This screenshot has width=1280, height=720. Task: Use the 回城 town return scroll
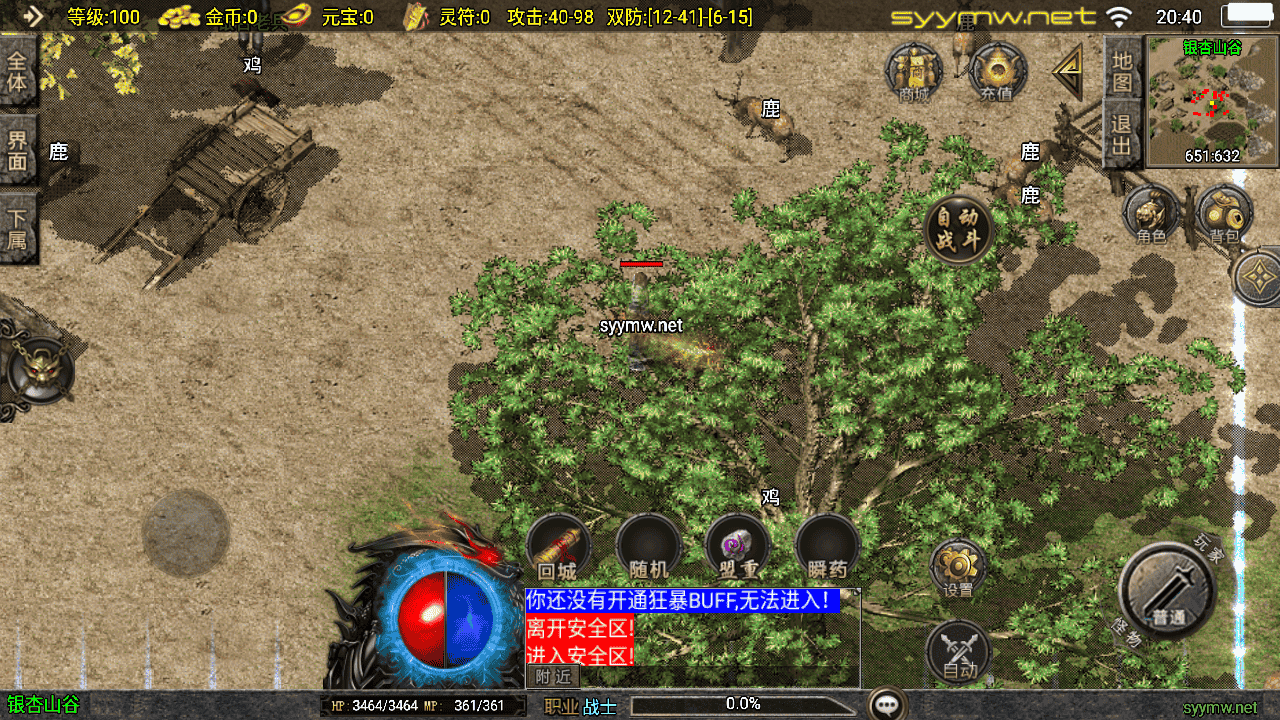pos(558,547)
